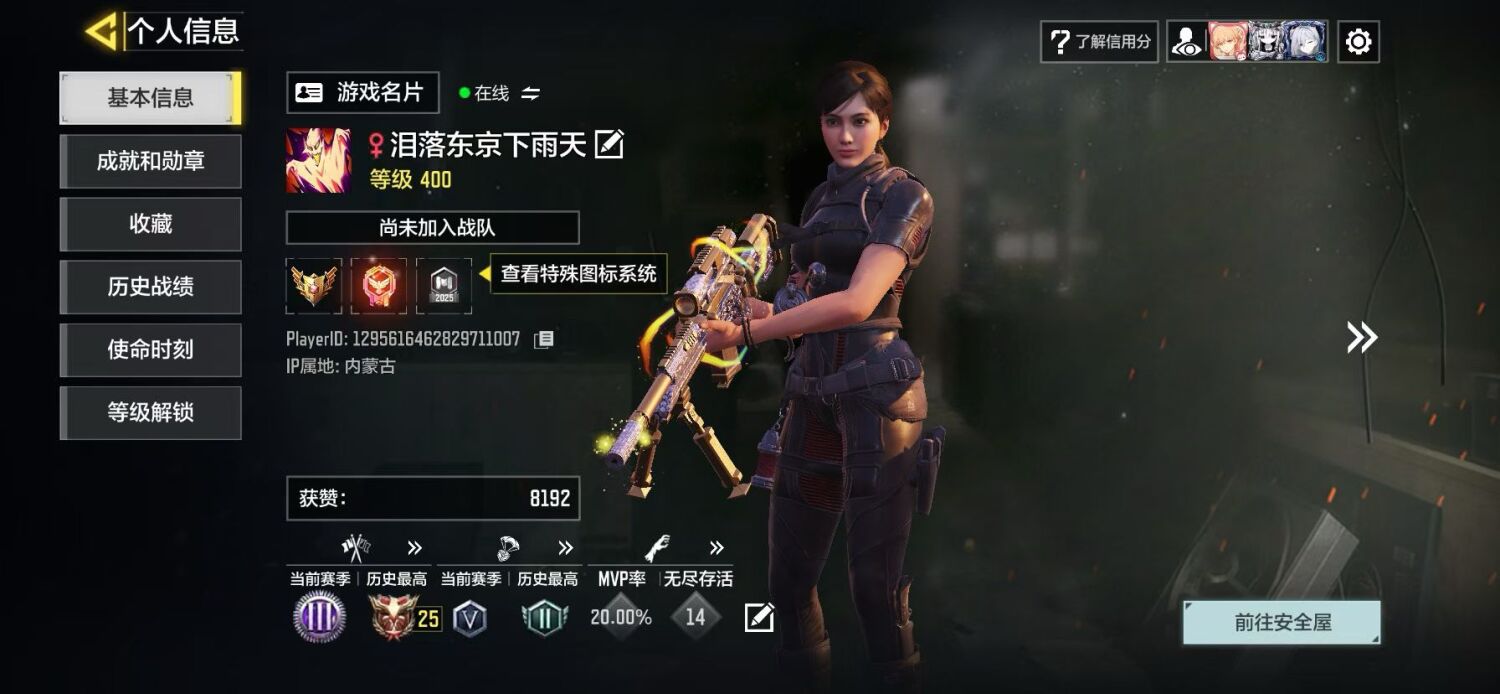Copy the PlayerID number
1500x694 pixels.
[x=544, y=340]
